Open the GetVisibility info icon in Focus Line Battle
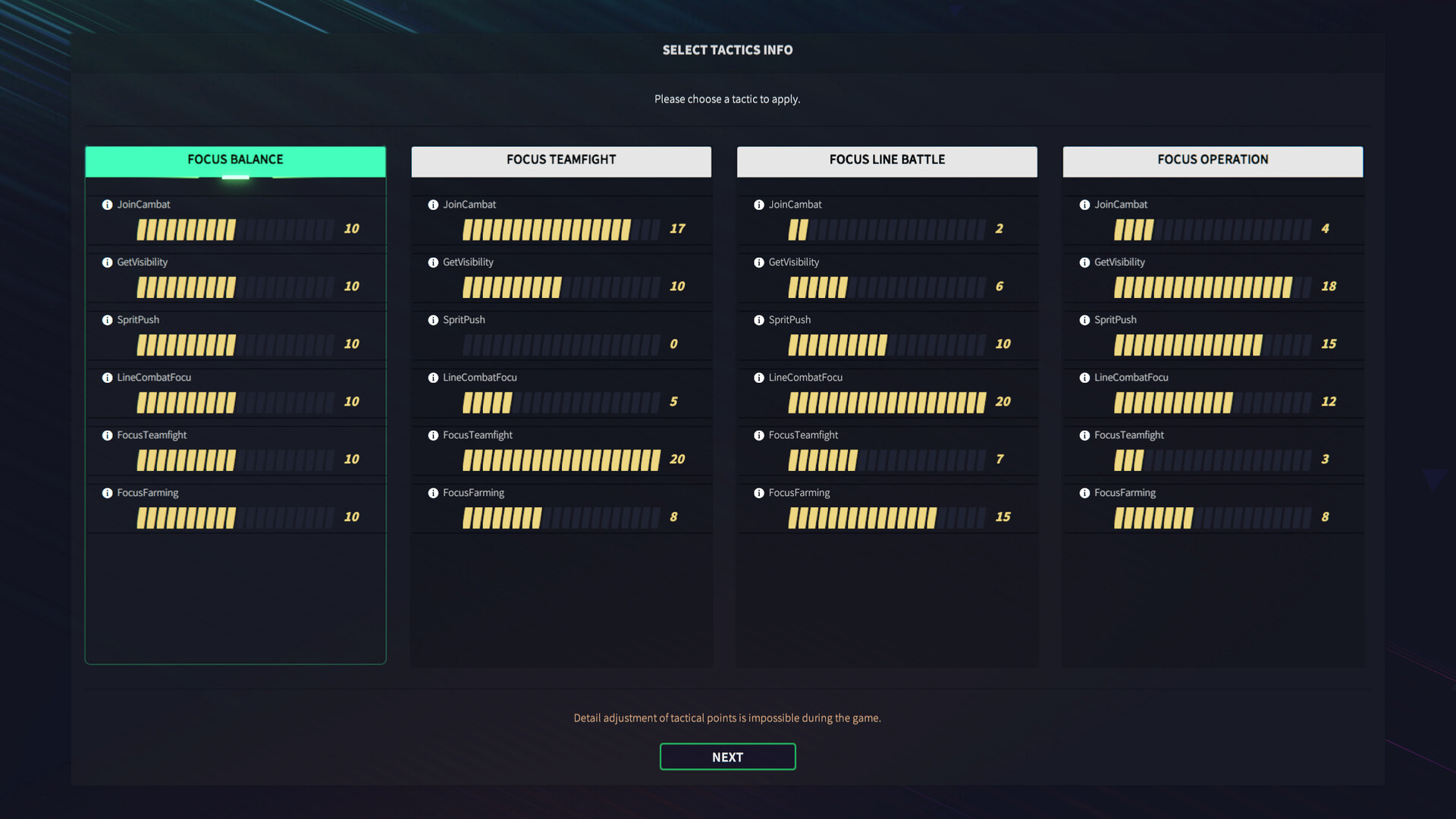Screen dimensions: 1456x819 758,262
